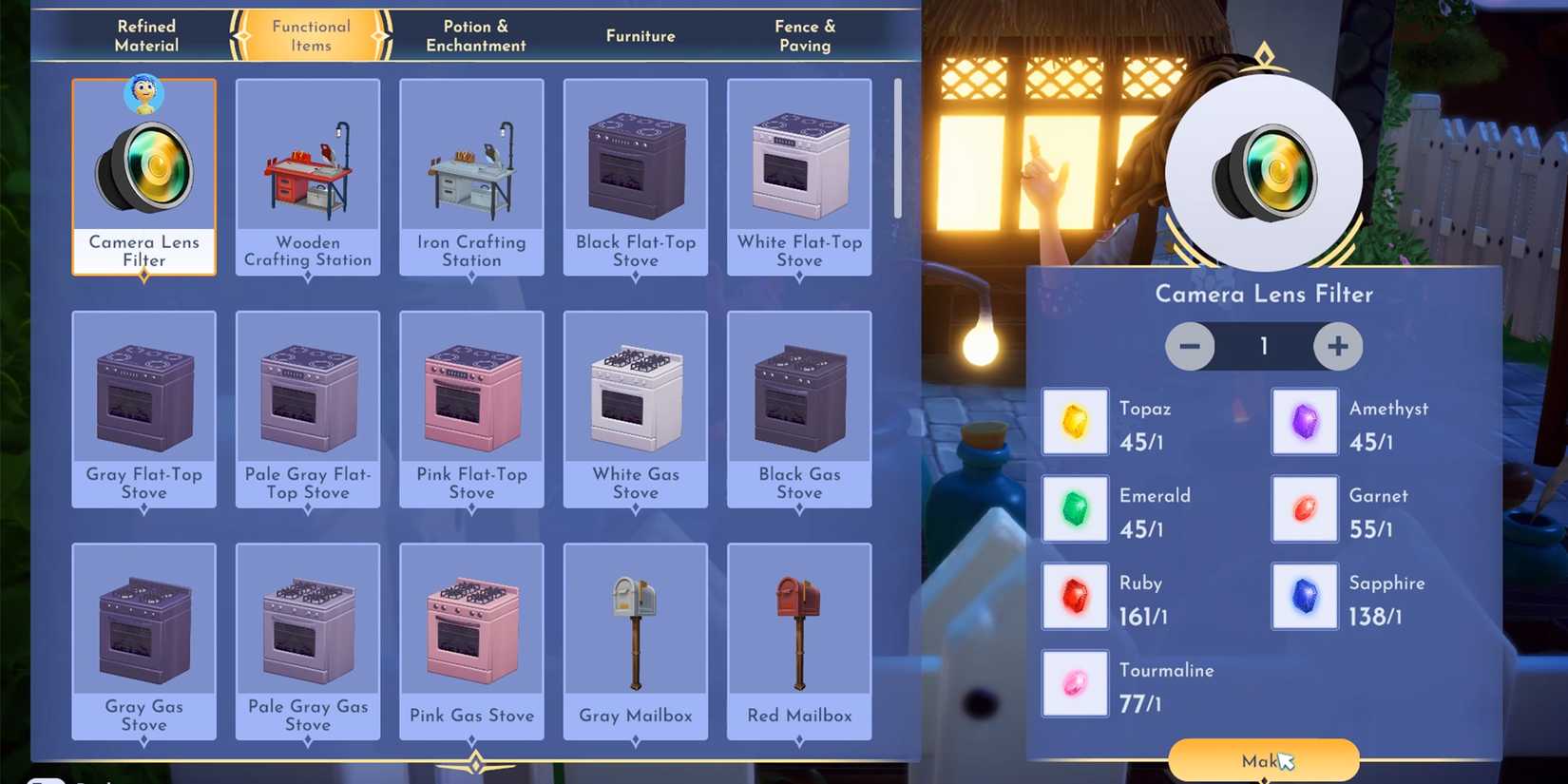Switch to the Refined Material tab
This screenshot has width=1568, height=784.
[x=146, y=36]
